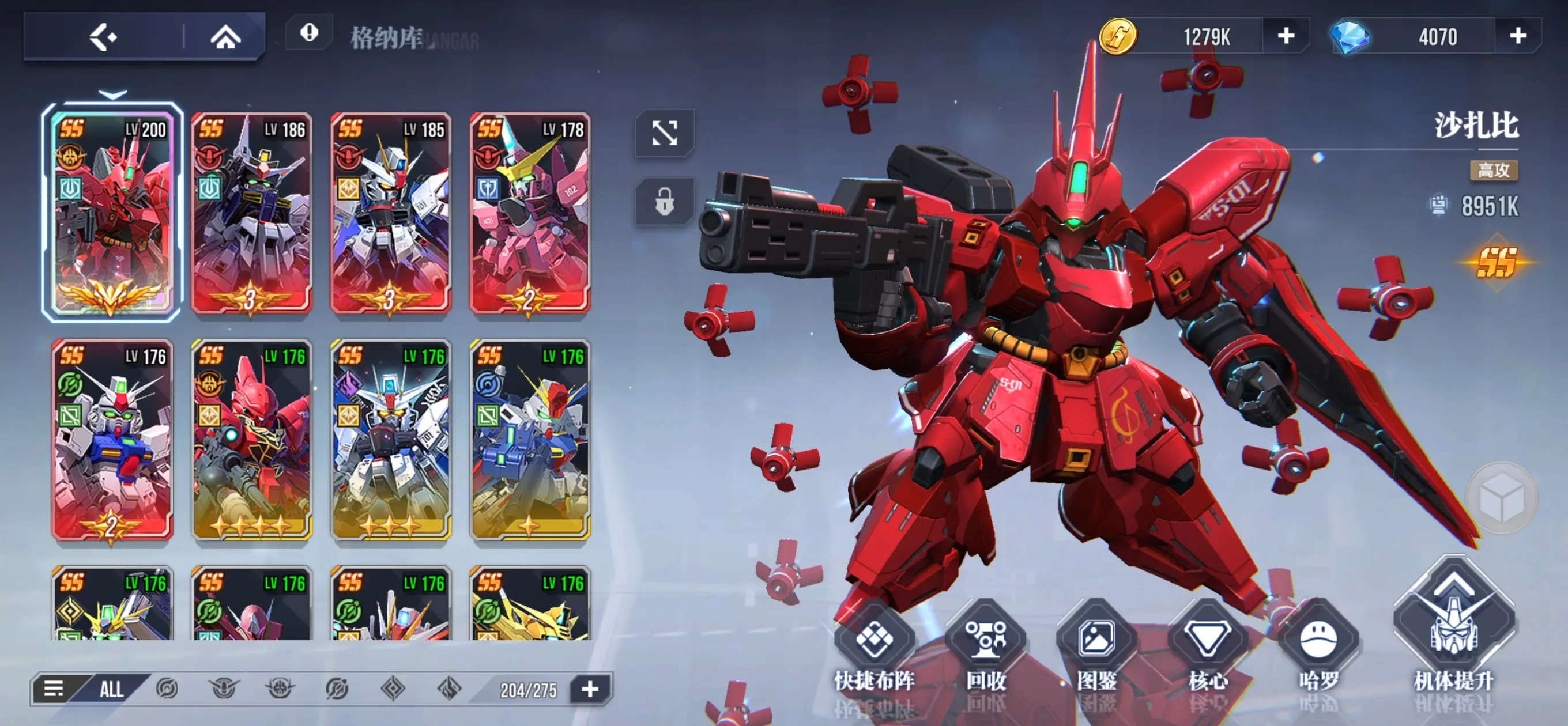Choose the LV 185 mech card
This screenshot has height=726, width=1568.
(391, 213)
